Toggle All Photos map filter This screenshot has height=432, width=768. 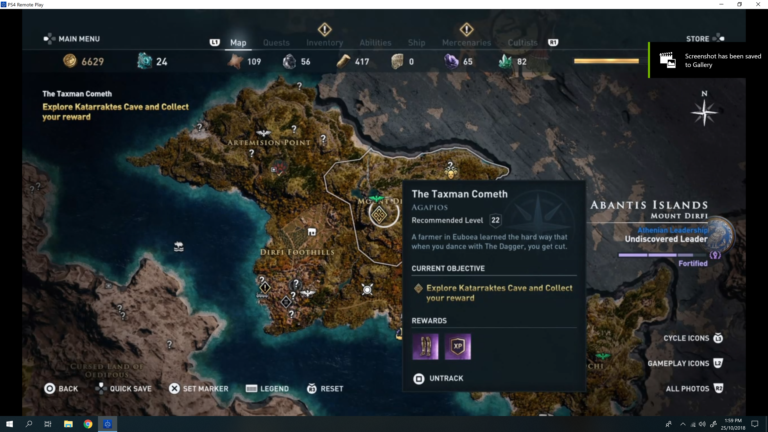pyautogui.click(x=694, y=388)
